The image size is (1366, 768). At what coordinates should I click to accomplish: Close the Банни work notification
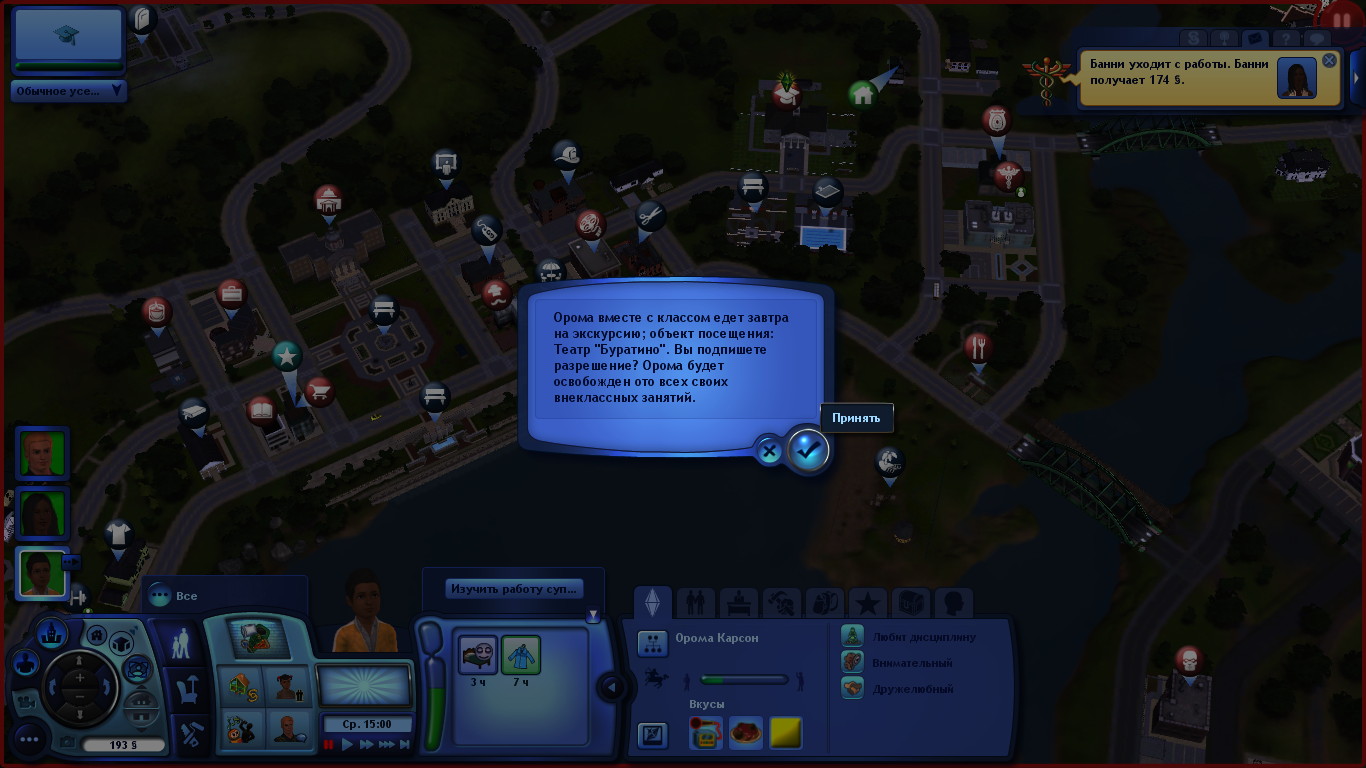click(x=1329, y=60)
